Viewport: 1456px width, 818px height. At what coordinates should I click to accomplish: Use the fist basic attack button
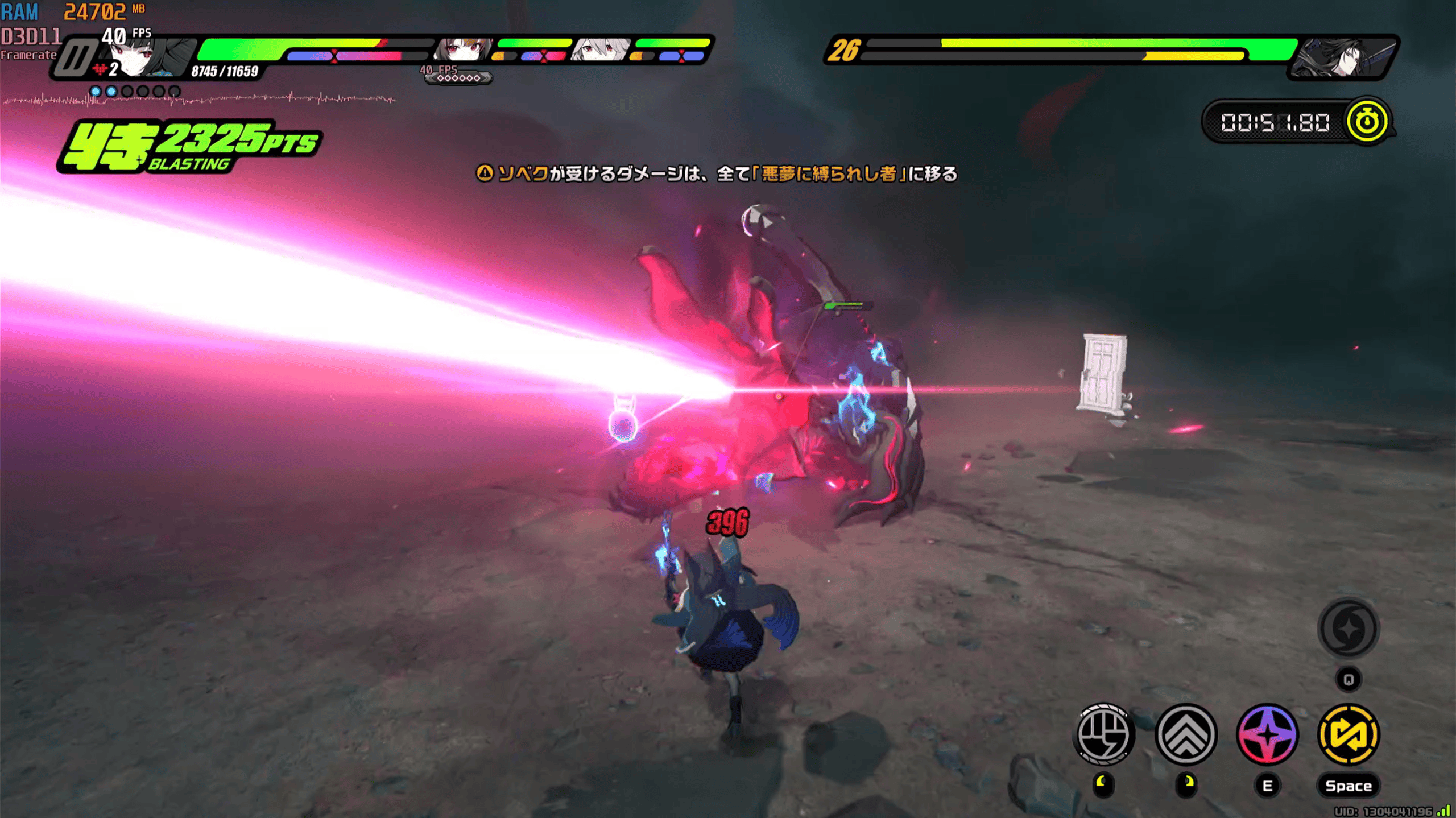pos(1103,734)
